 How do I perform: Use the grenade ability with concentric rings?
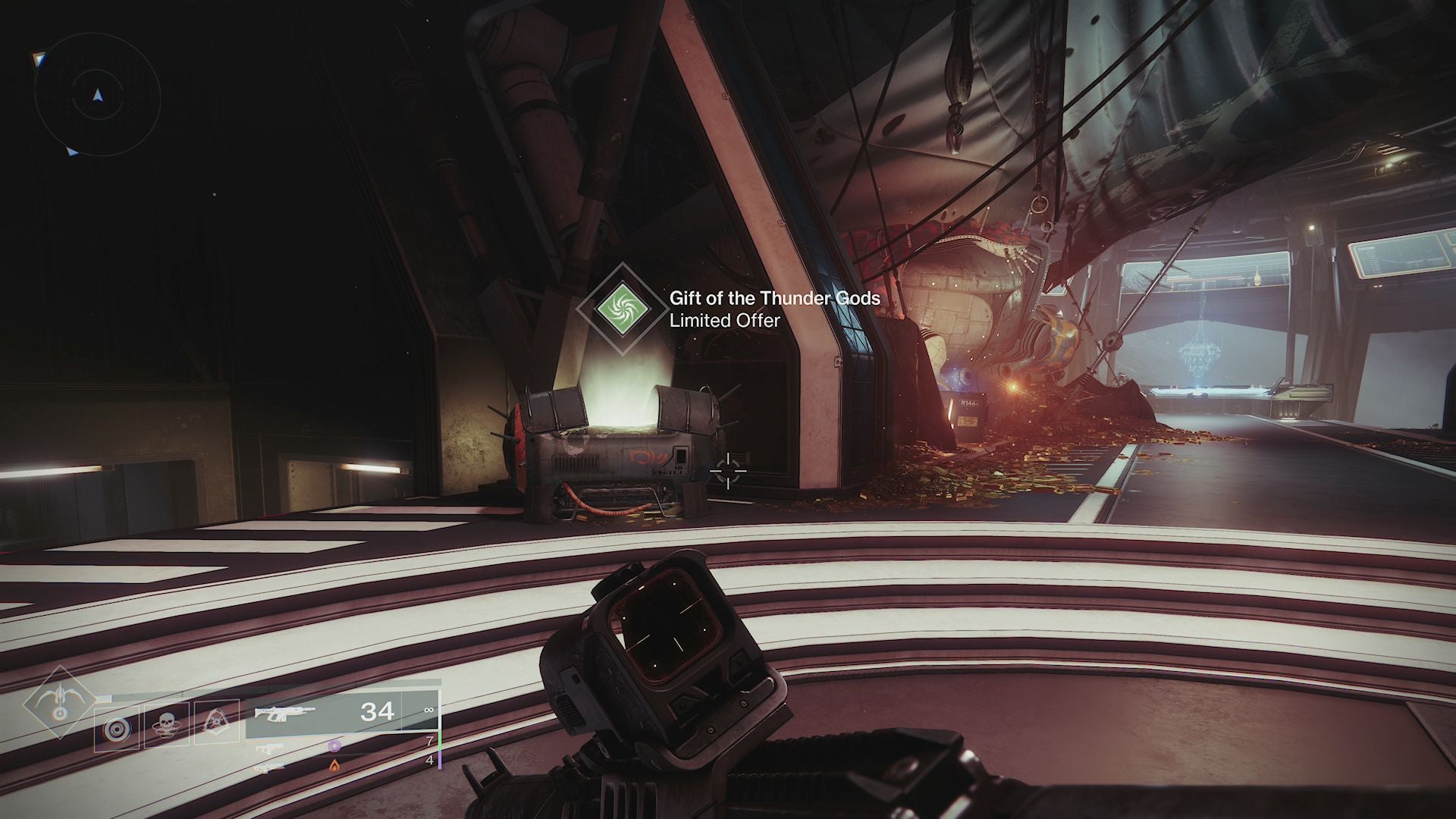click(x=116, y=728)
